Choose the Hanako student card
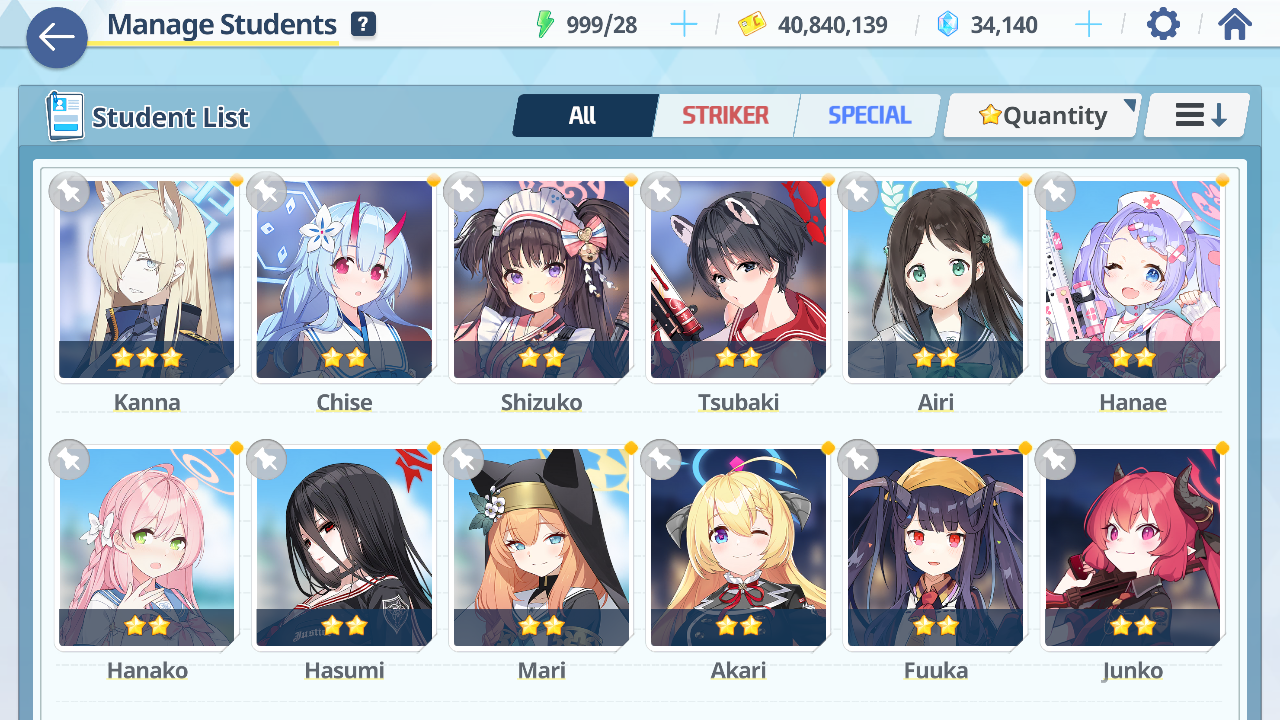 tap(147, 547)
